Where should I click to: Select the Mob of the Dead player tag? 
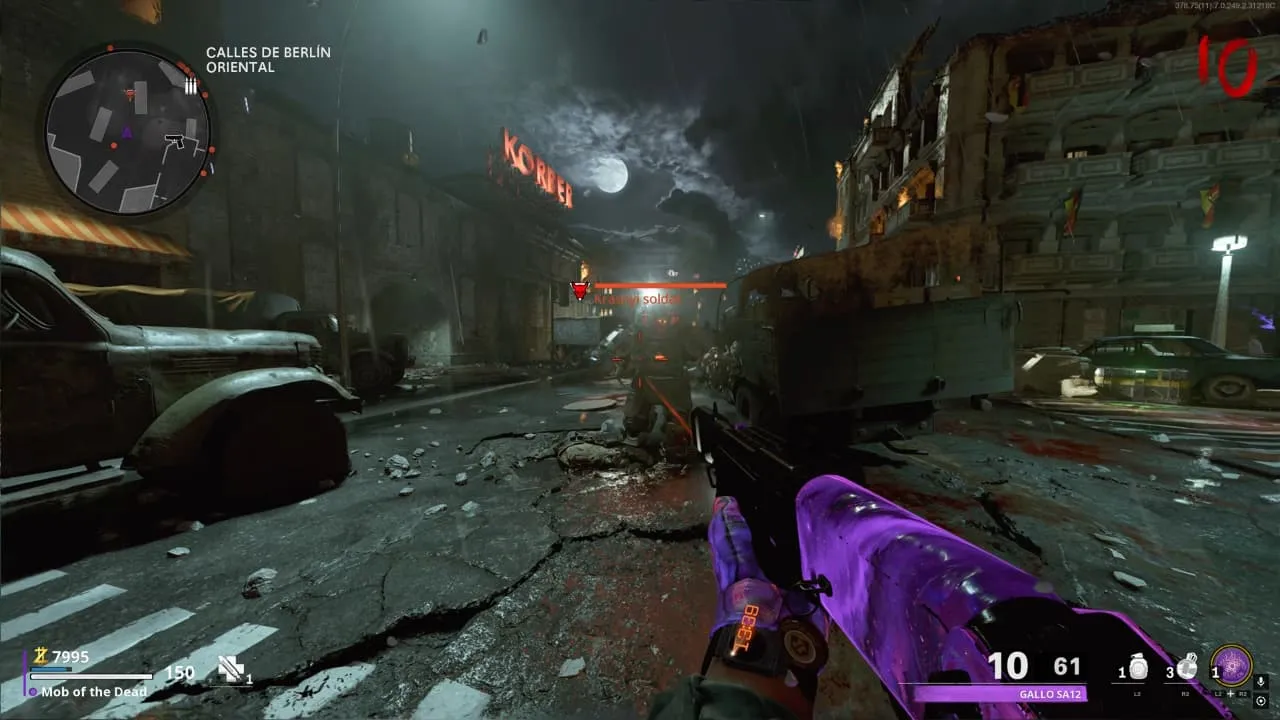(x=93, y=691)
